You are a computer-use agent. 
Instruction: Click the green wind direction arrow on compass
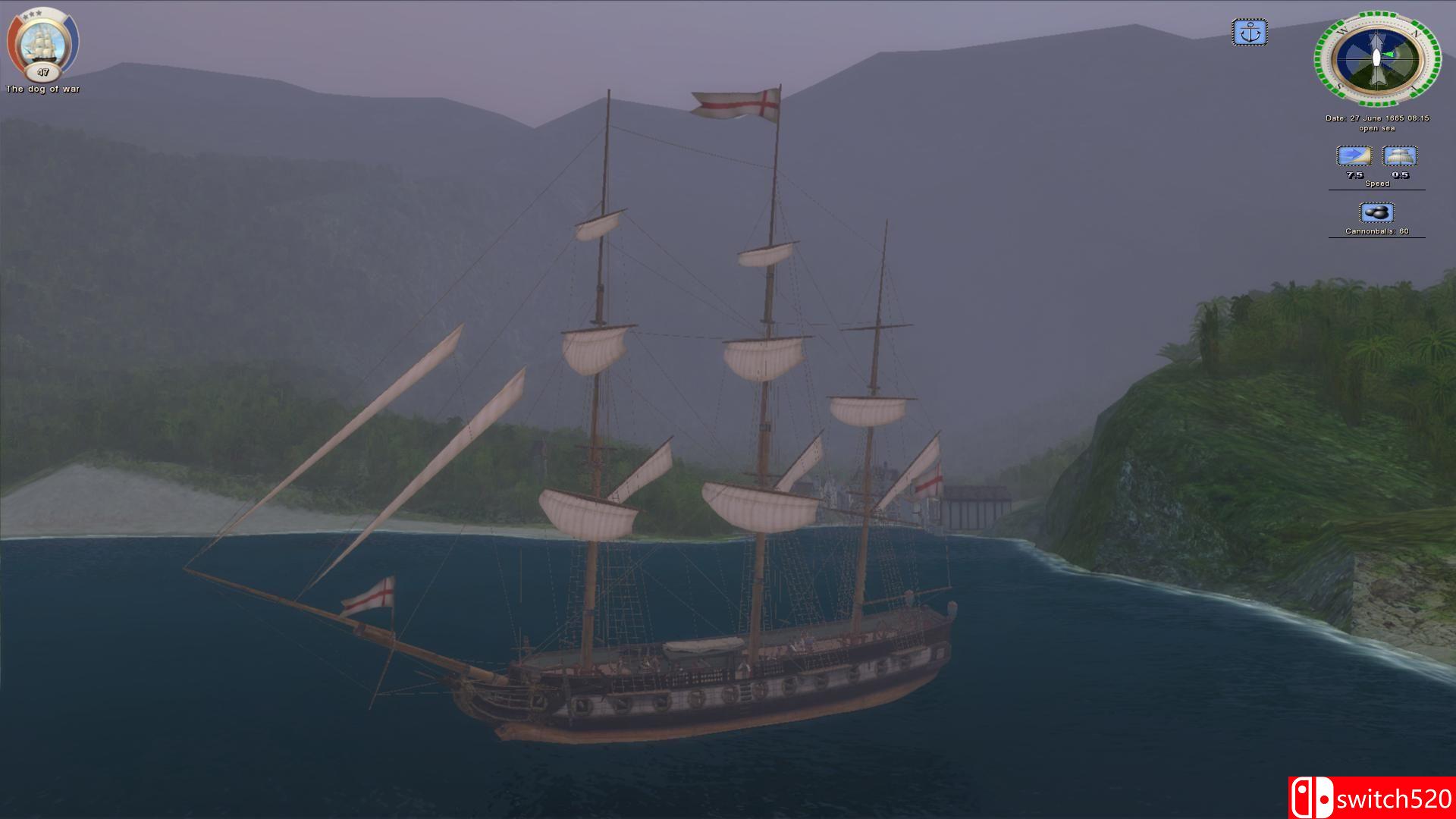click(1388, 54)
